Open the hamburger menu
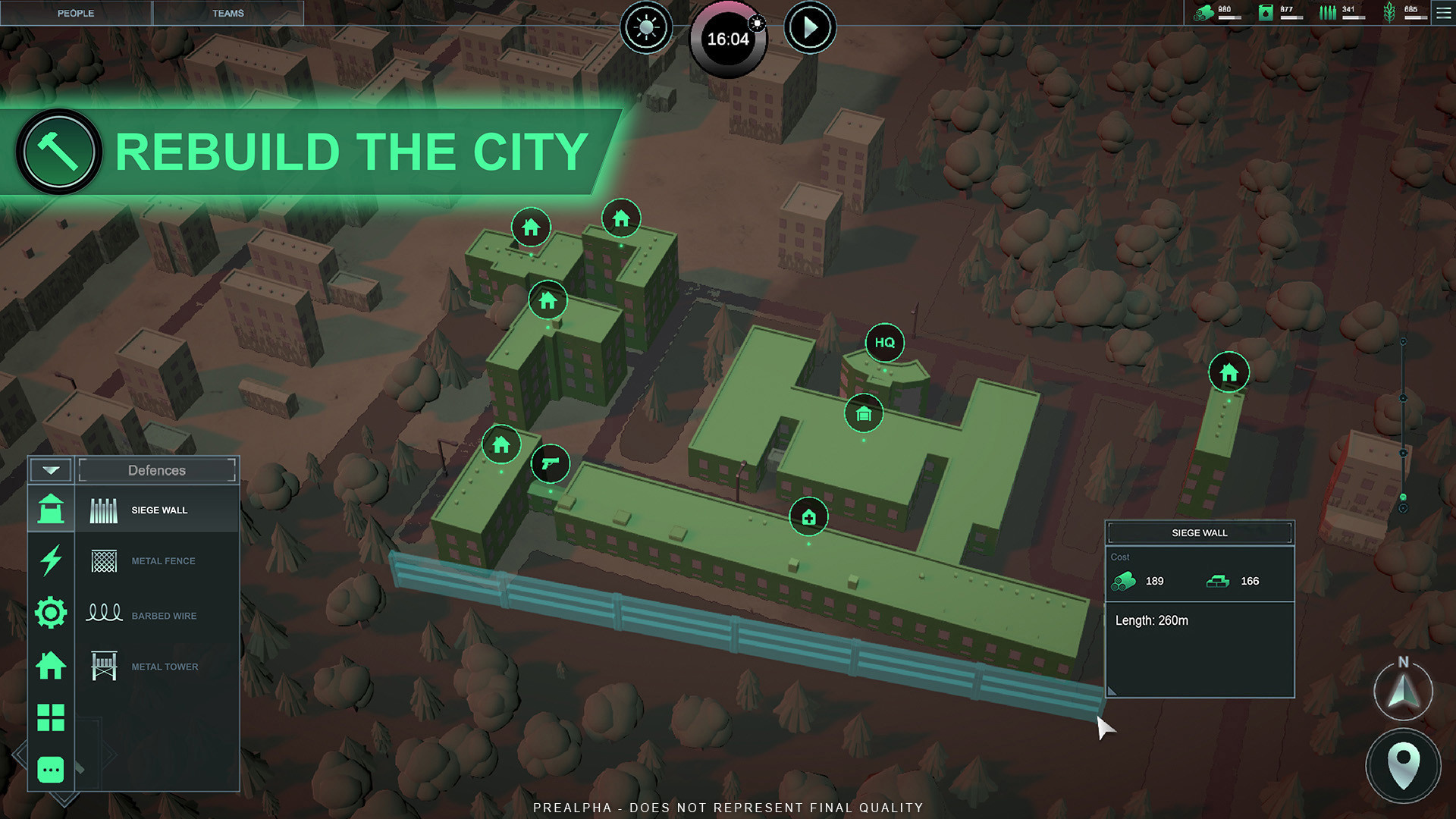Screen dimensions: 1456x819 pos(1444,13)
